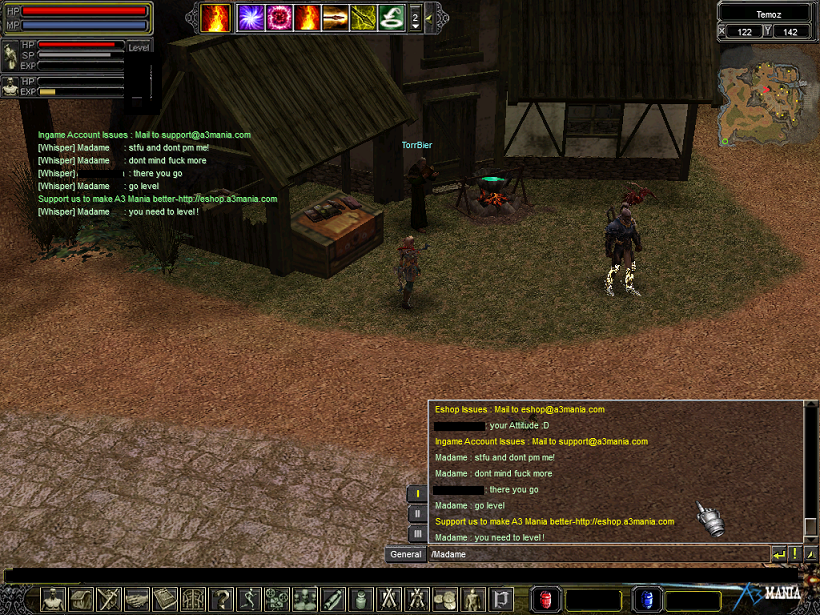Switch to chat tab II
The image size is (820, 615).
pyautogui.click(x=417, y=514)
